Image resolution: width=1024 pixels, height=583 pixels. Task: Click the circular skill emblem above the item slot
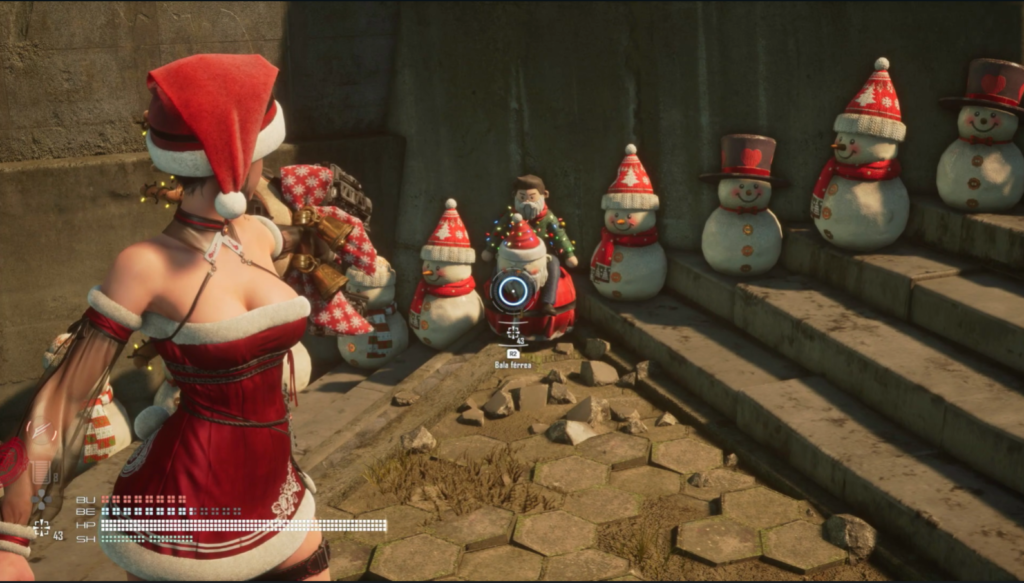tap(41, 432)
